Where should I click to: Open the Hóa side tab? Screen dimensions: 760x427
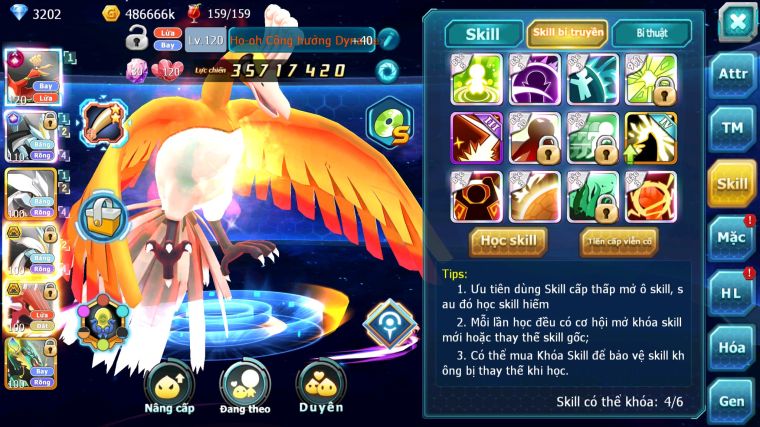[x=732, y=347]
